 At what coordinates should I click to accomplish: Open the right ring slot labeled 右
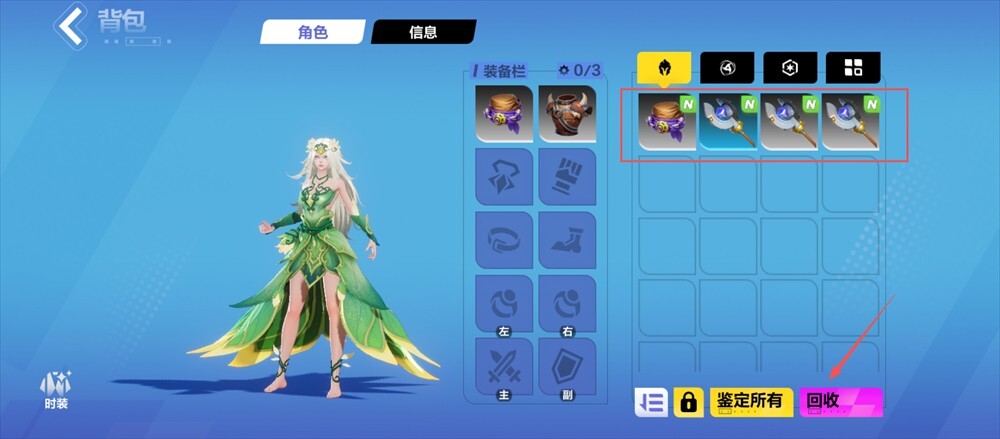click(567, 303)
